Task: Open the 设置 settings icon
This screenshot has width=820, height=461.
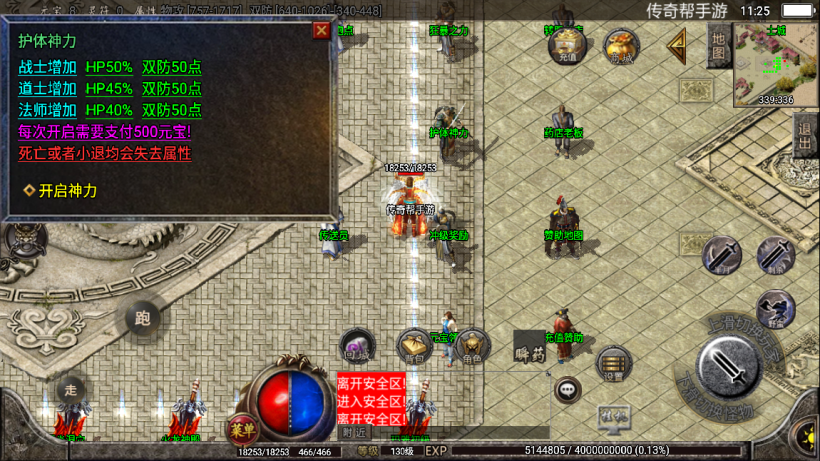Action: click(x=613, y=366)
